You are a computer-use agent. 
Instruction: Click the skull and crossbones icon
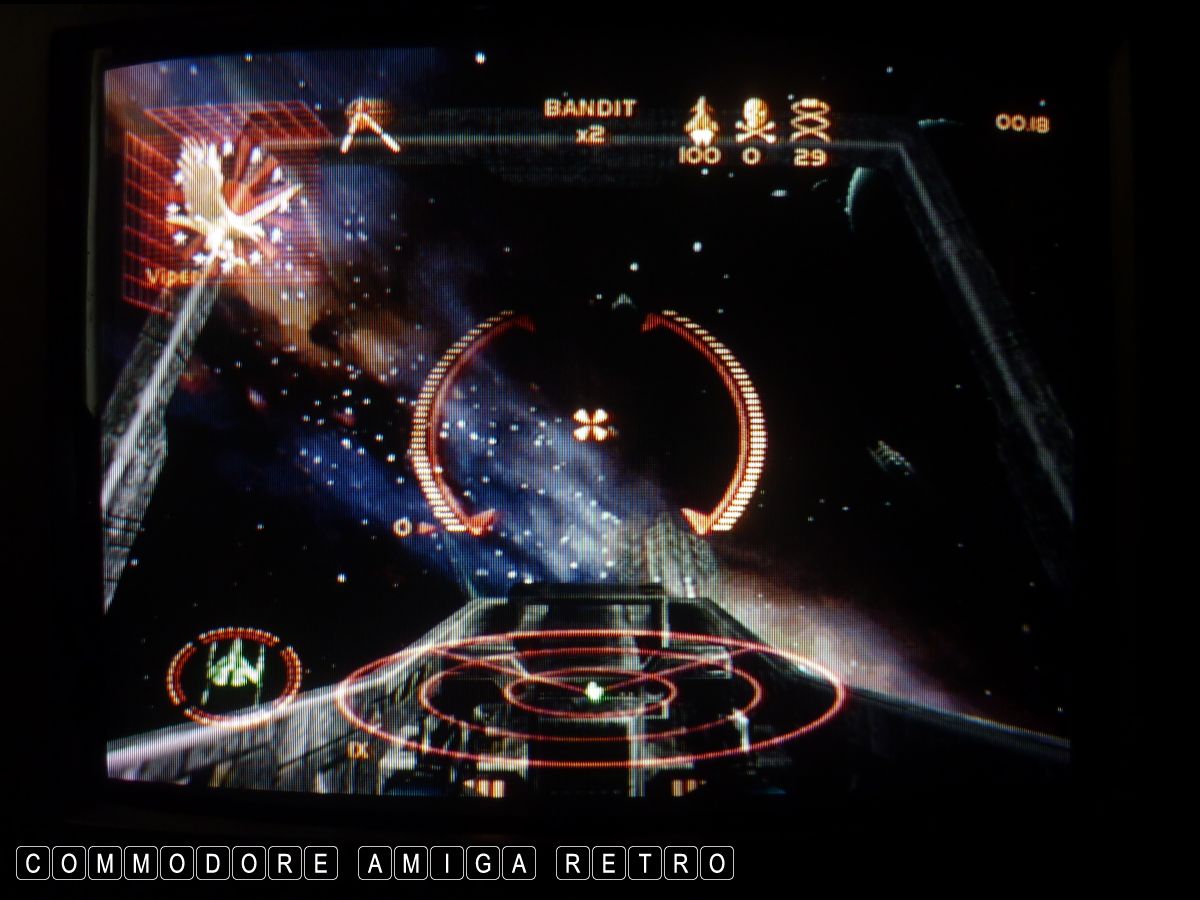(754, 122)
